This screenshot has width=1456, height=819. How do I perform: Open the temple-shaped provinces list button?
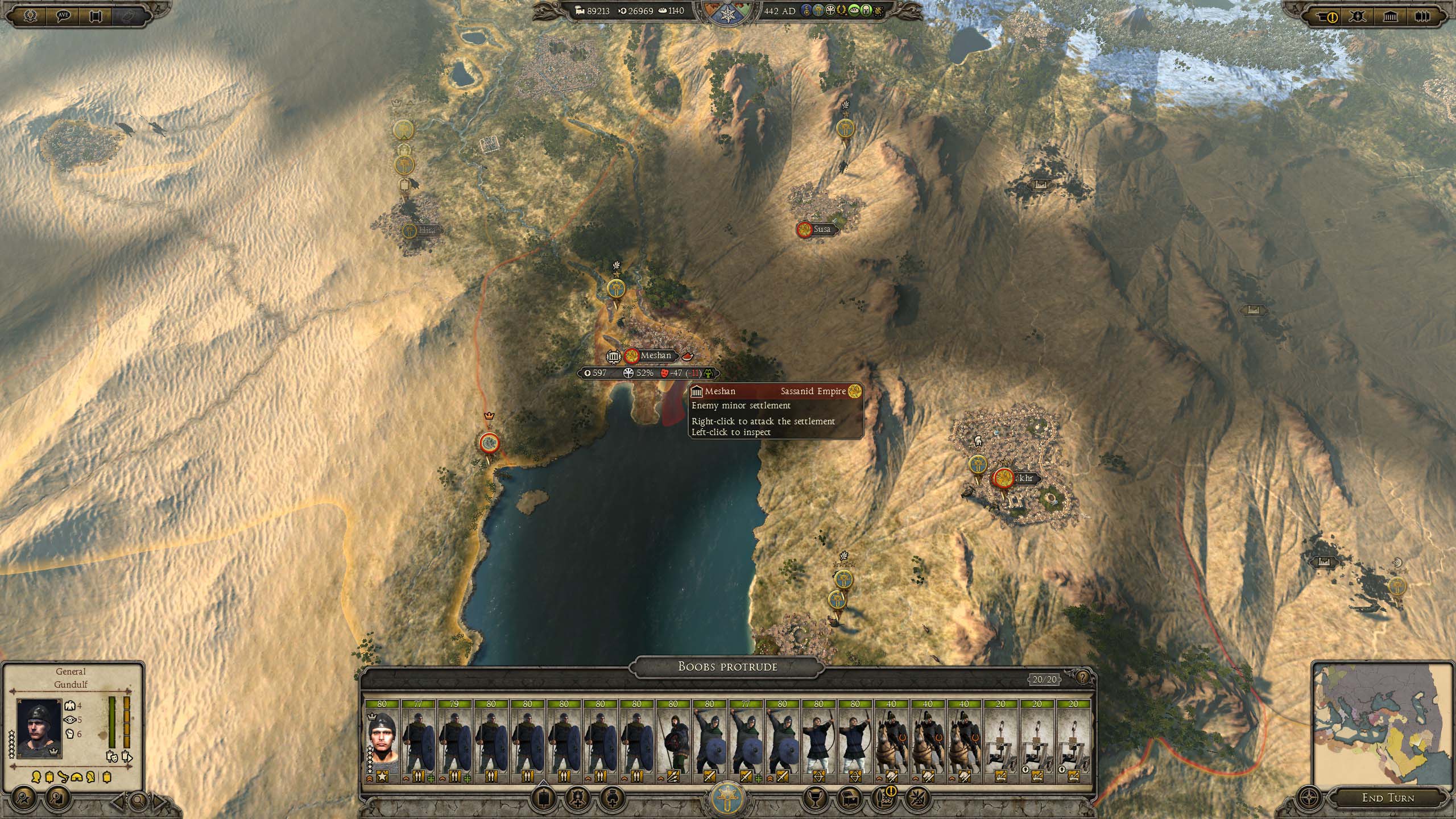point(1390,16)
